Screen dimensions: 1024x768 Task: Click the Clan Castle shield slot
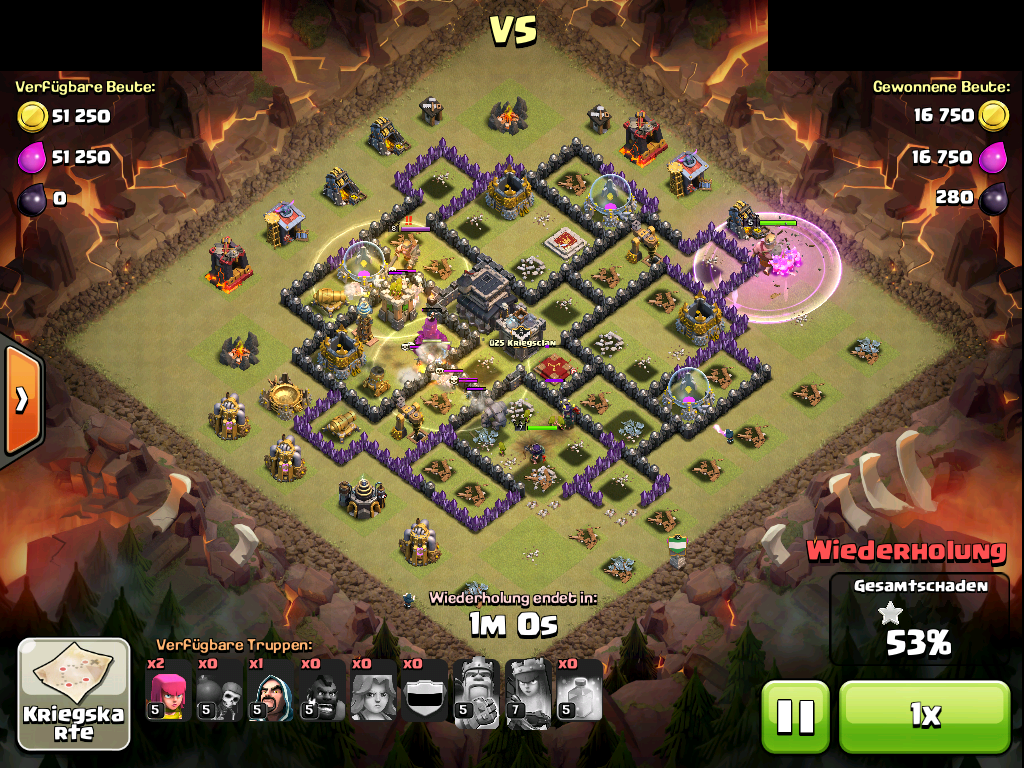[x=424, y=690]
